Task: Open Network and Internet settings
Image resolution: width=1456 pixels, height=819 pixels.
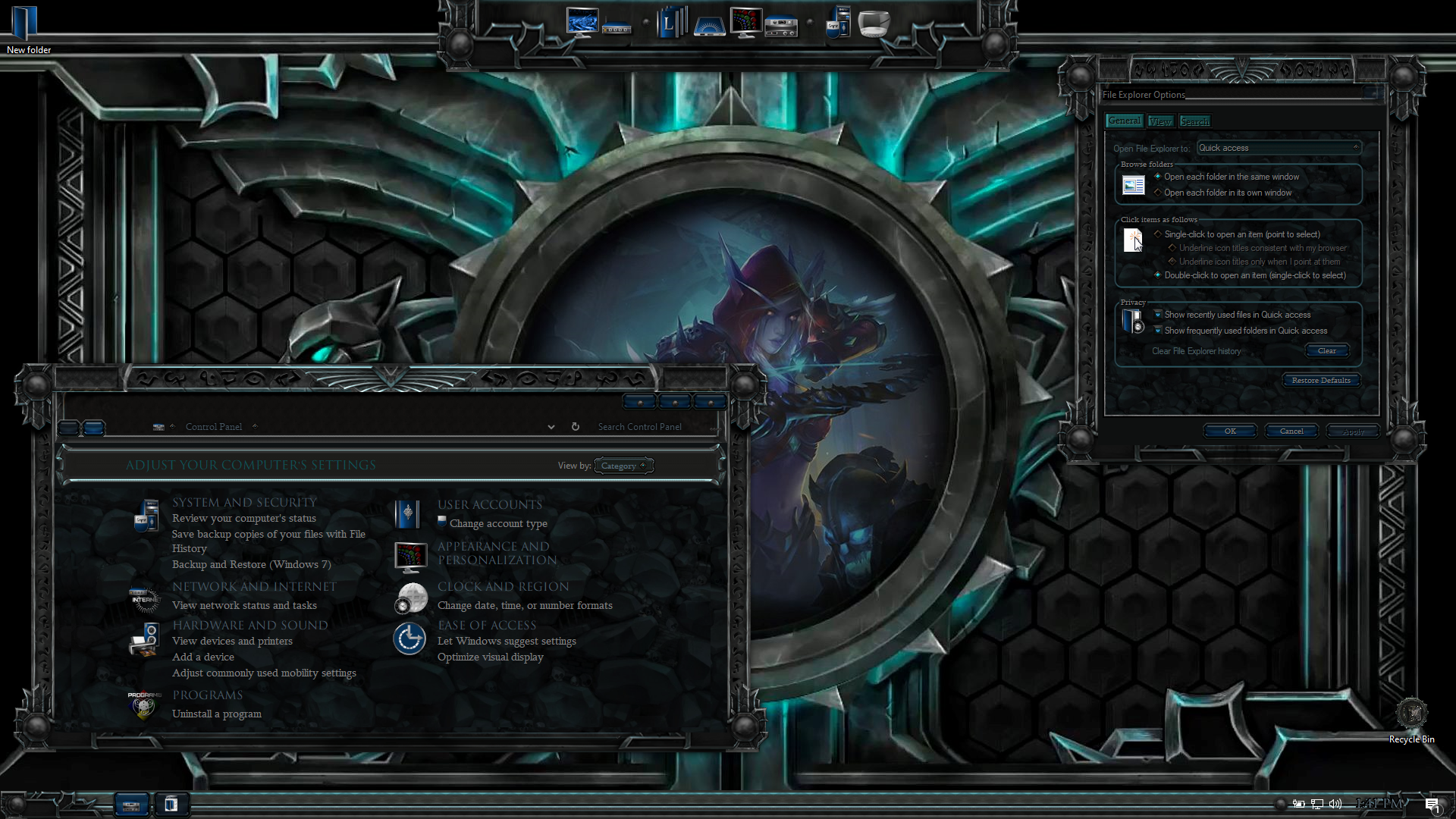Action: pos(254,586)
